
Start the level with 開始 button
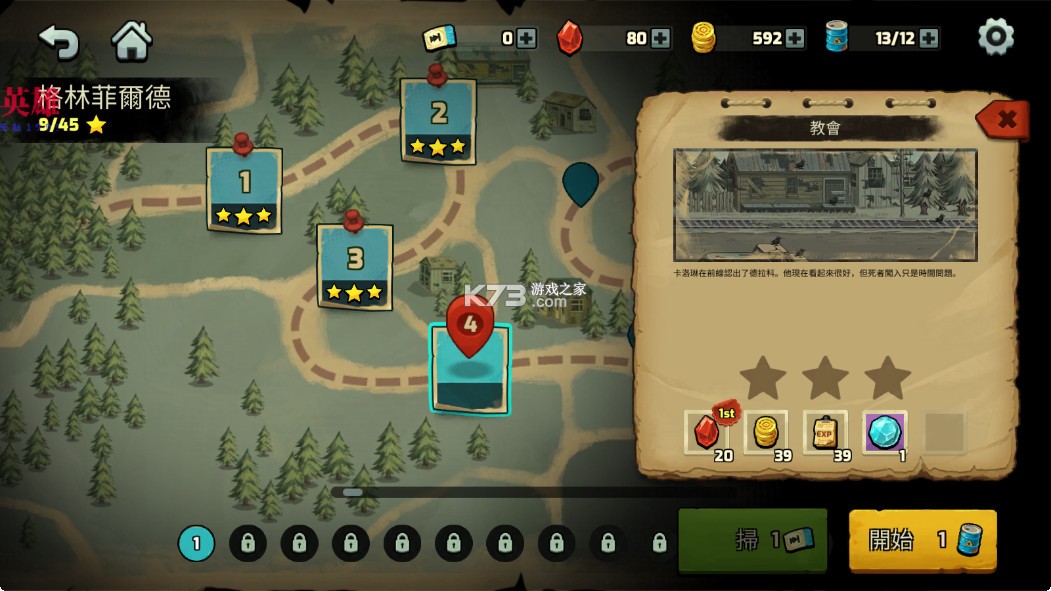click(x=922, y=541)
